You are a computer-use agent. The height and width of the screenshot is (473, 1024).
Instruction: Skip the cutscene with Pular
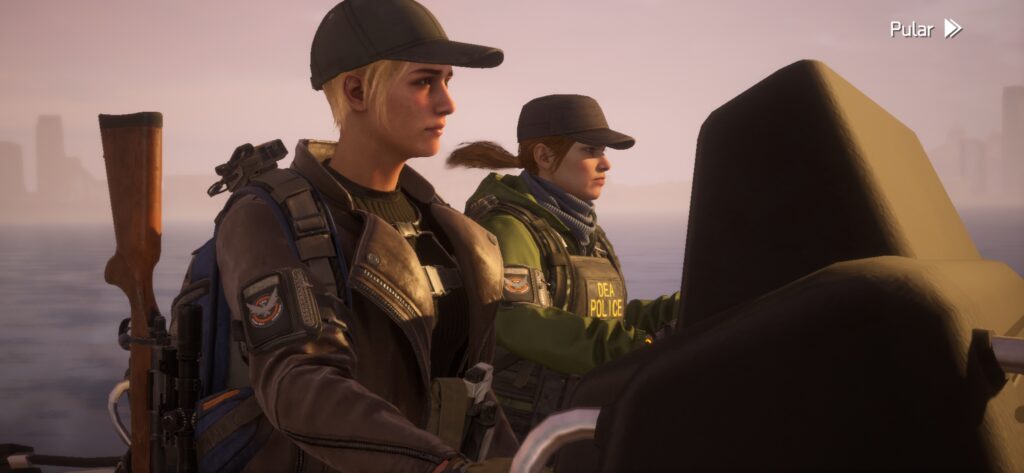point(925,28)
